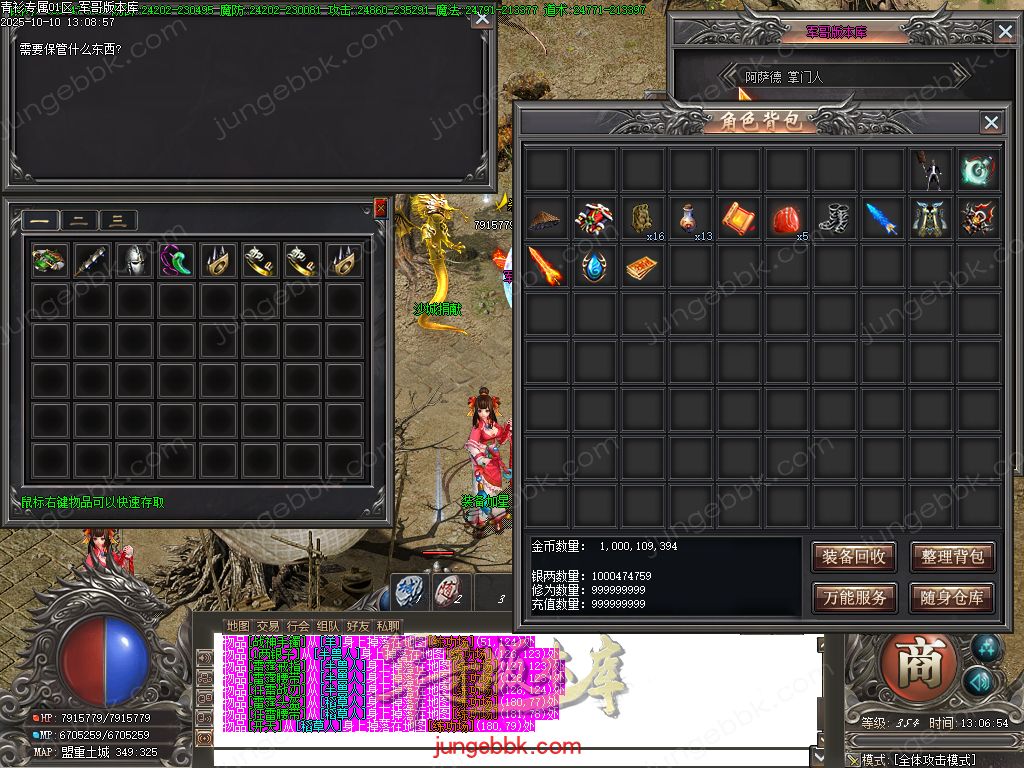Screen dimensions: 1024x768
Task: Select the silver boots in the bag
Action: (834, 218)
